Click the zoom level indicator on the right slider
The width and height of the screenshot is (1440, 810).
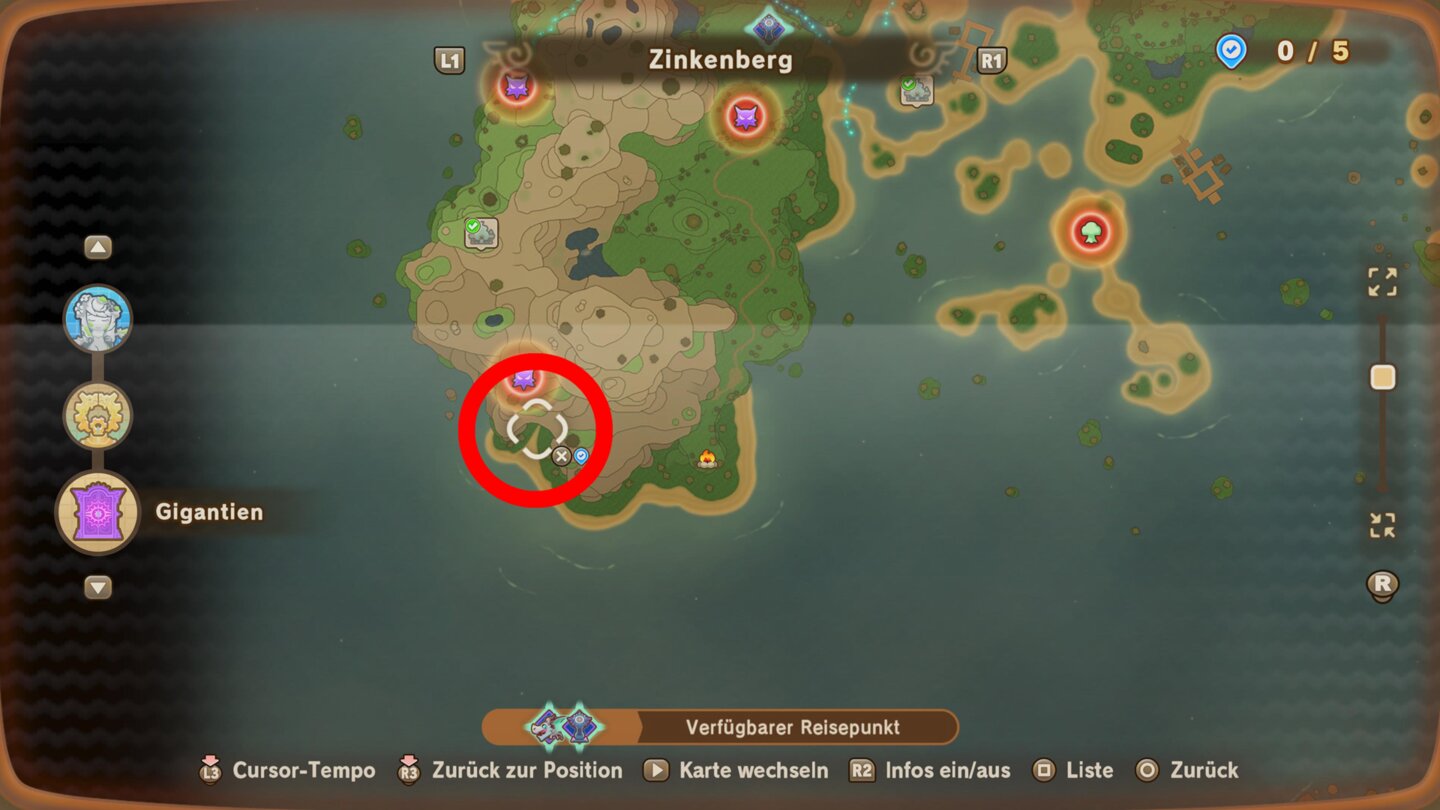(1383, 377)
